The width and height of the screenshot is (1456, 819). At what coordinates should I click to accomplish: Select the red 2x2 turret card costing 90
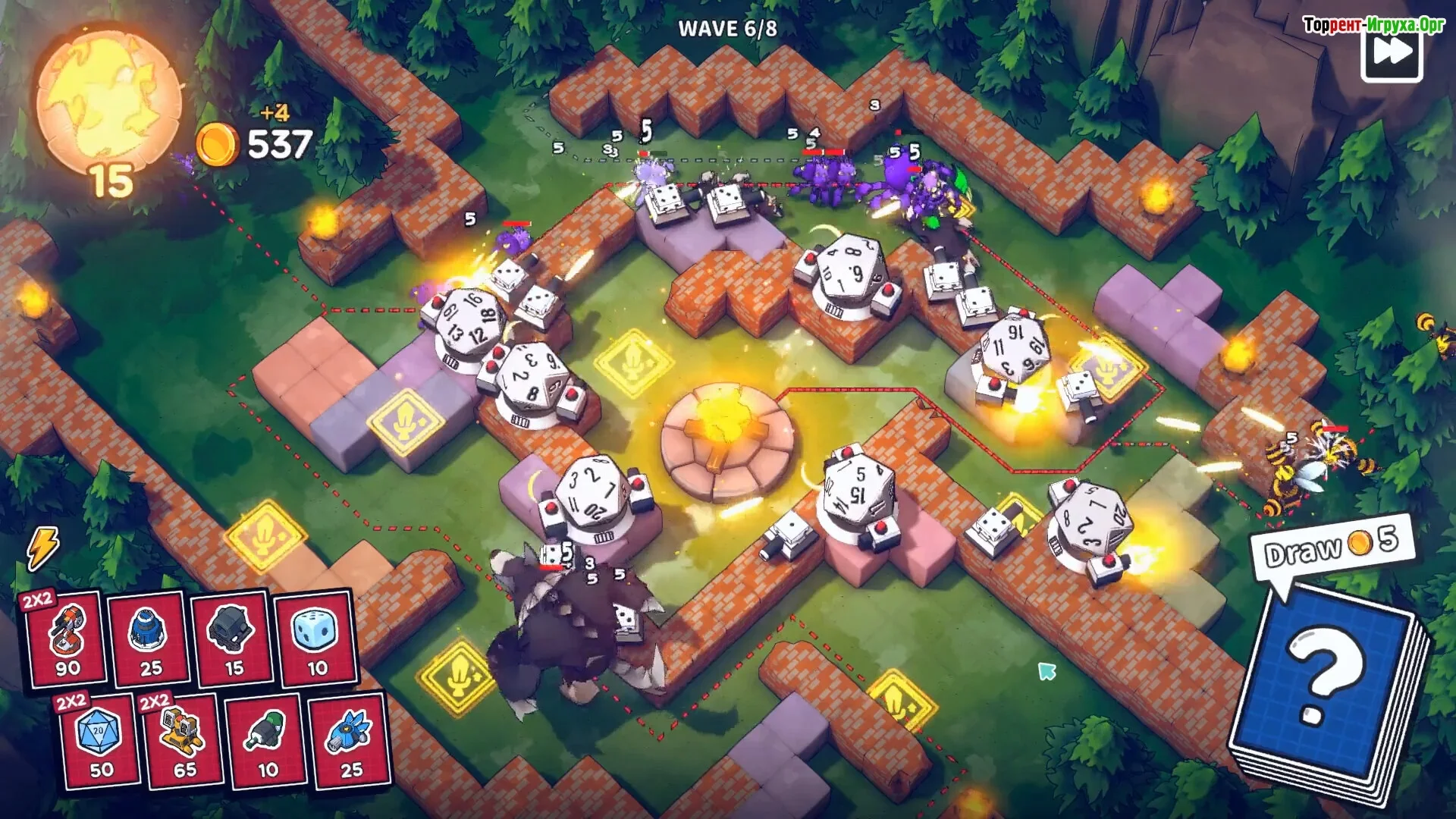pos(67,639)
